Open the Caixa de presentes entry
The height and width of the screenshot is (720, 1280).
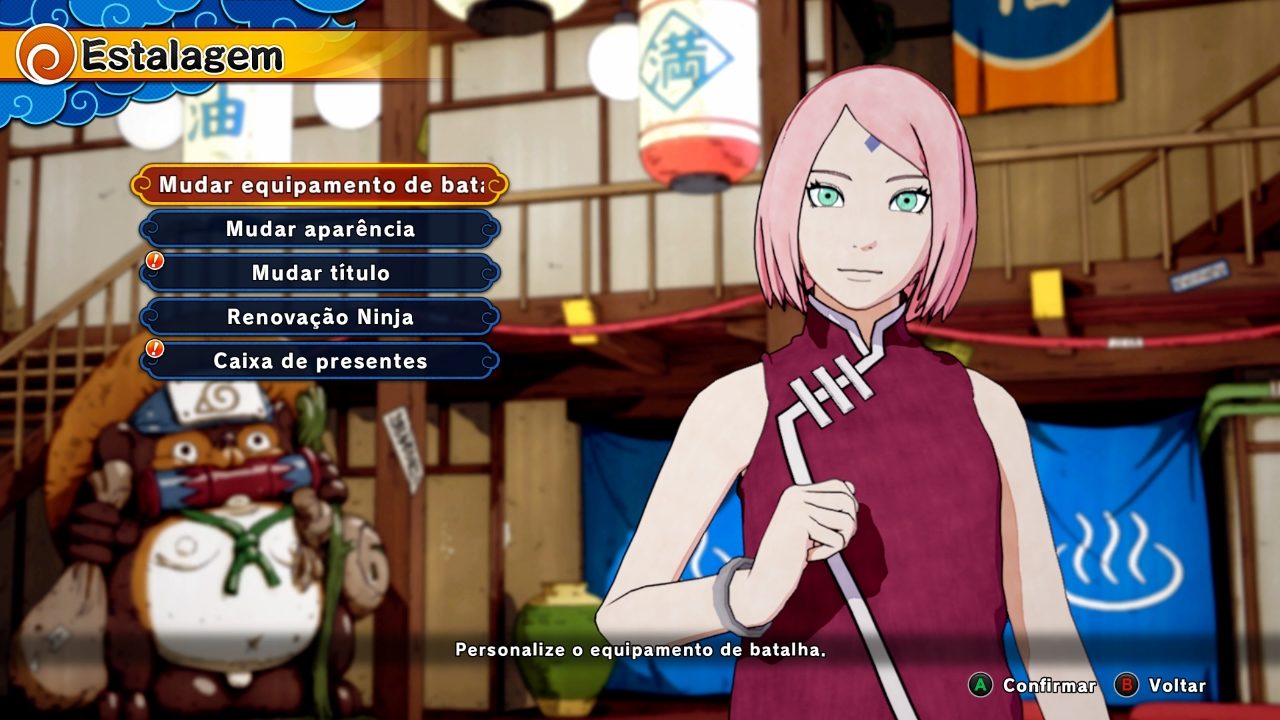pyautogui.click(x=320, y=361)
